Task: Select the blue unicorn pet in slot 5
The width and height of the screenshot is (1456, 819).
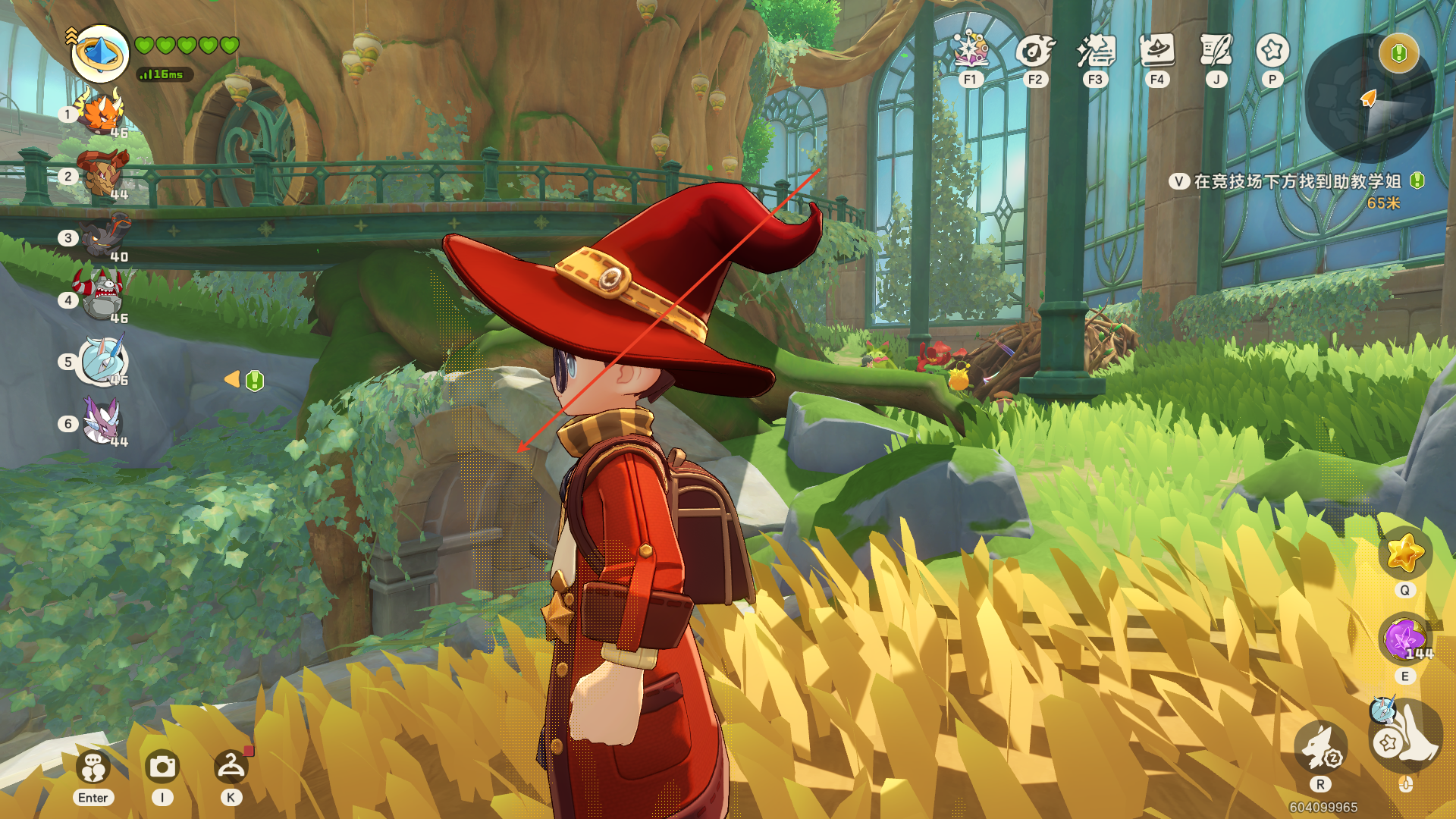Action: pos(103,359)
